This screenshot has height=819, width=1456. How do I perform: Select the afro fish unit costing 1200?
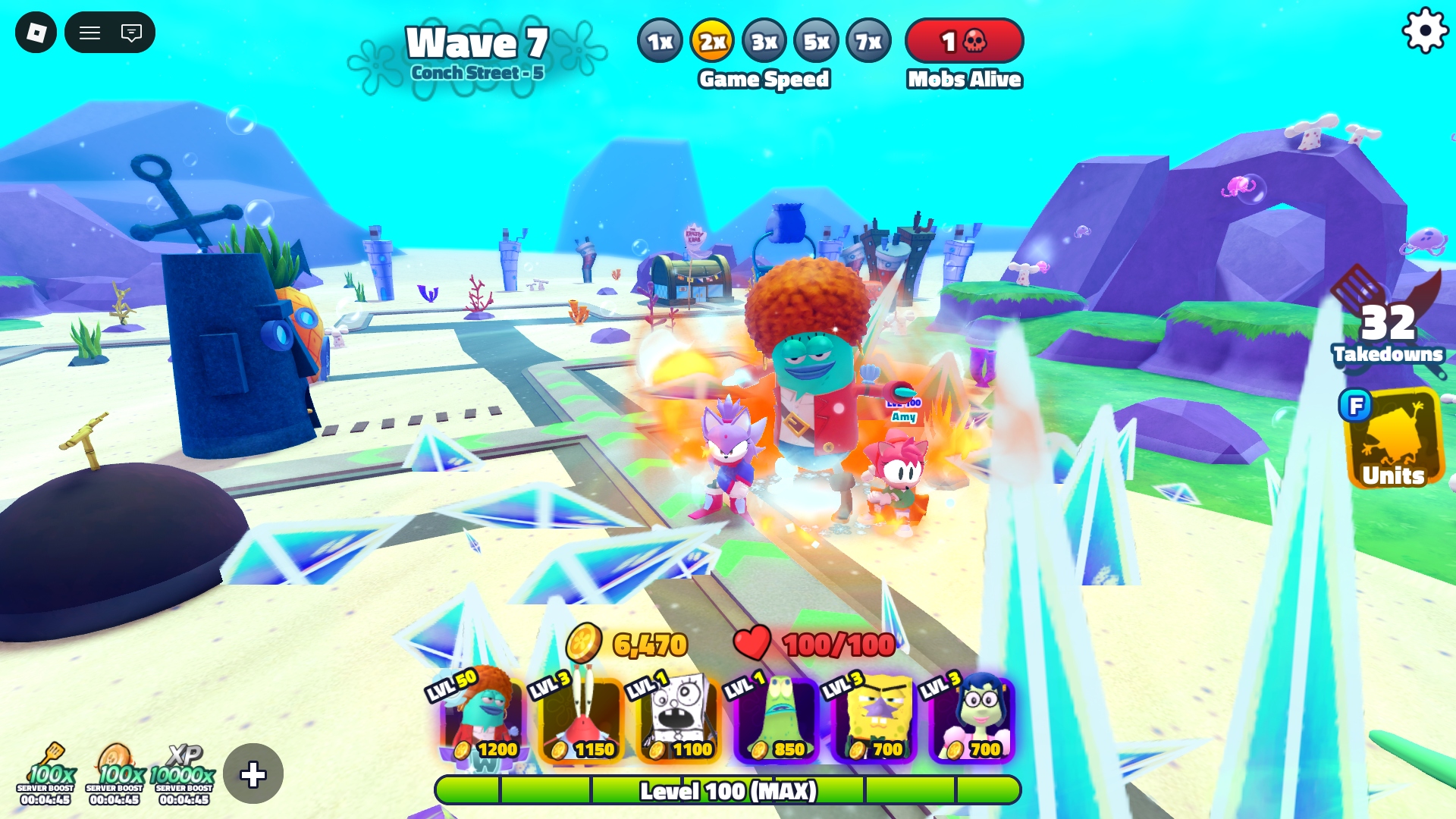point(484,718)
